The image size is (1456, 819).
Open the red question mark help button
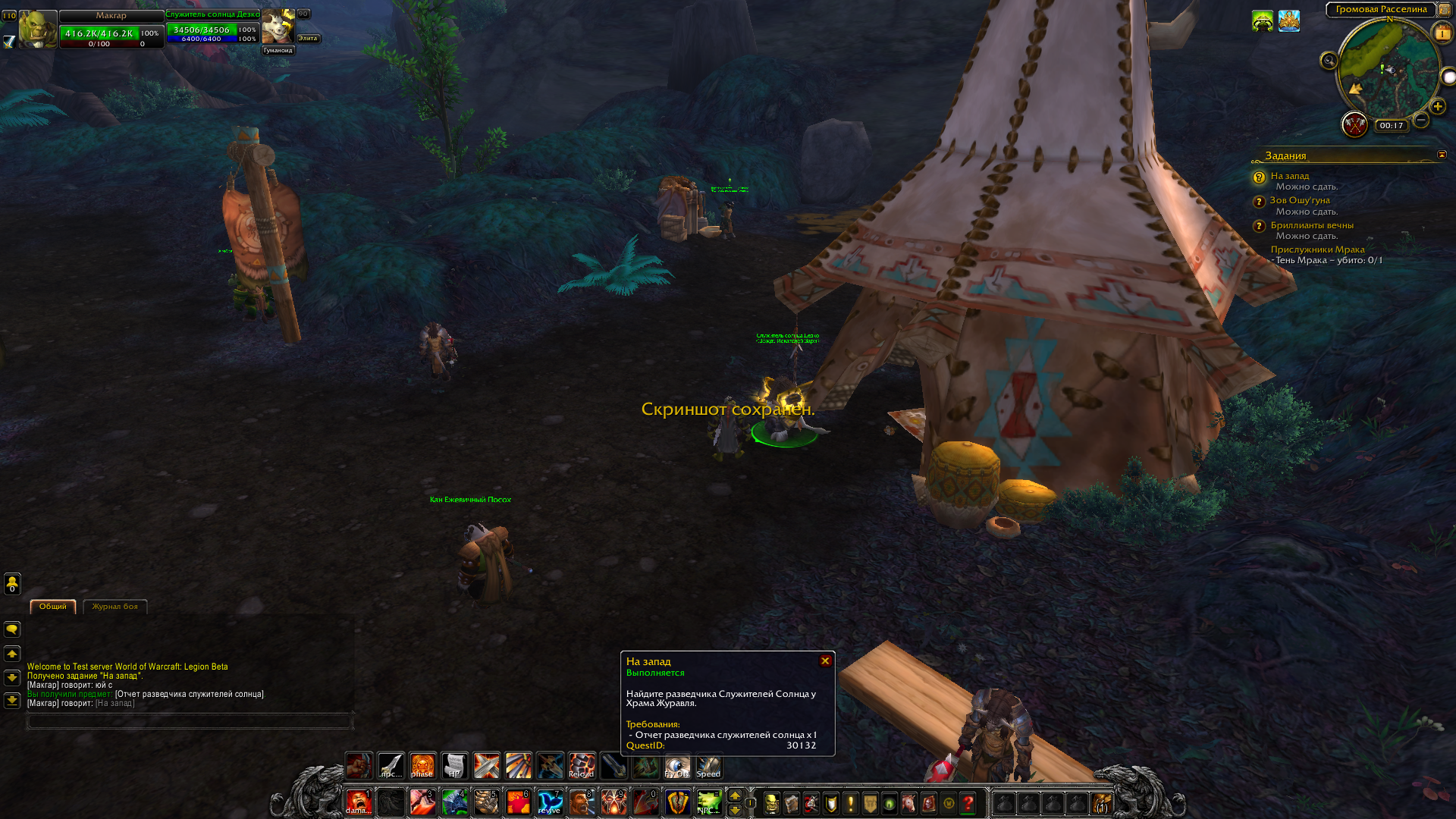pyautogui.click(x=968, y=802)
